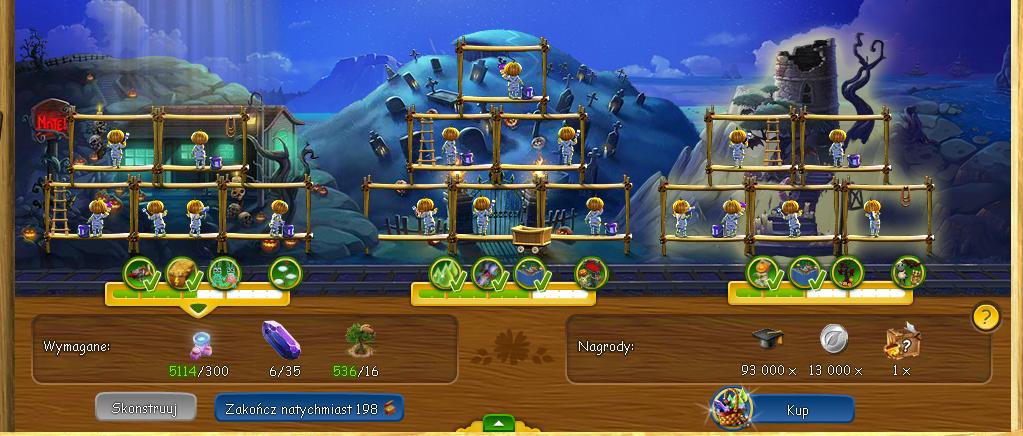Screen dimensions: 1023x436
Task: Select the gold pile stage icon
Action: 181,272
